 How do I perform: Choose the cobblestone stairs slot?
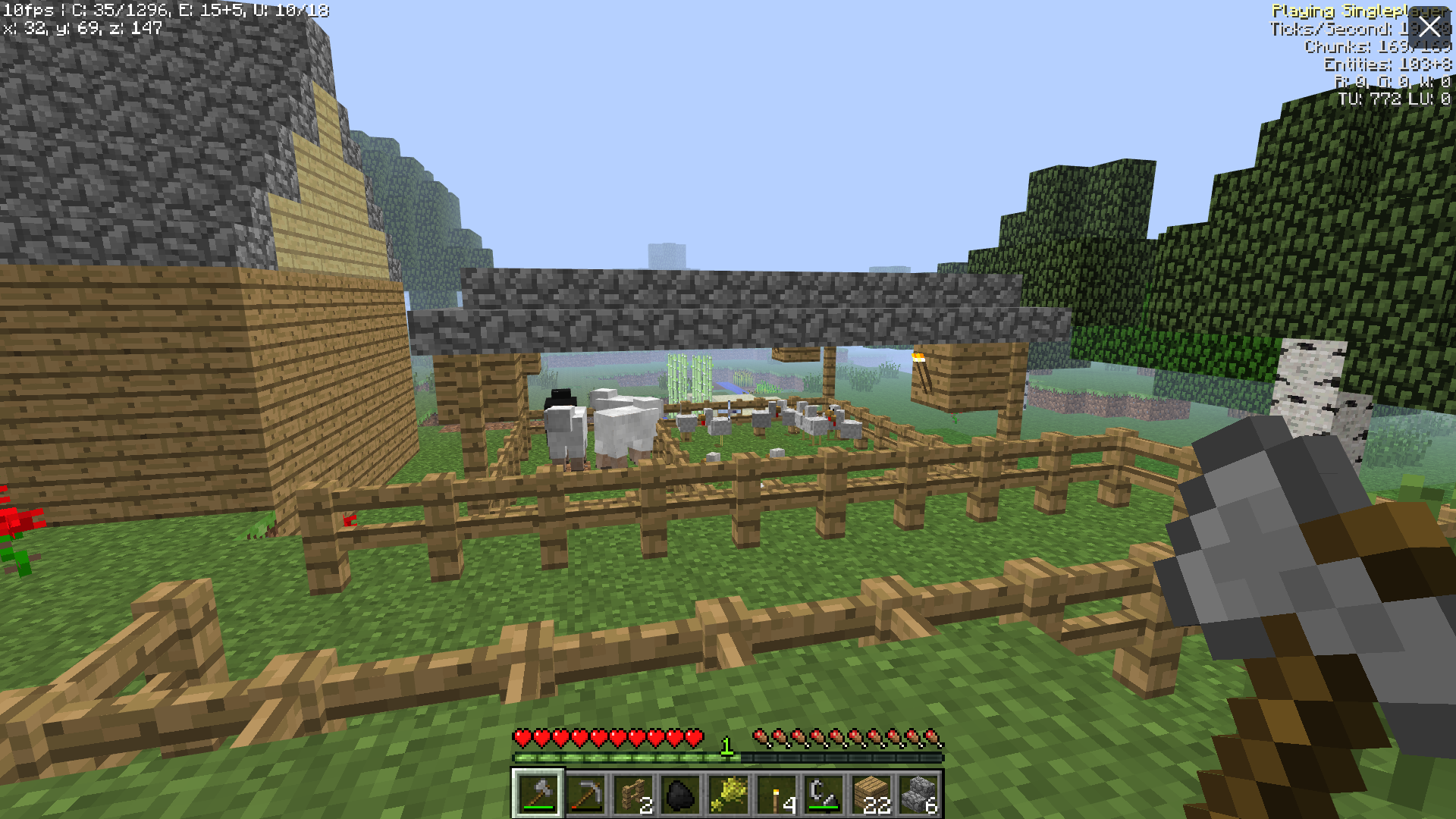[919, 794]
